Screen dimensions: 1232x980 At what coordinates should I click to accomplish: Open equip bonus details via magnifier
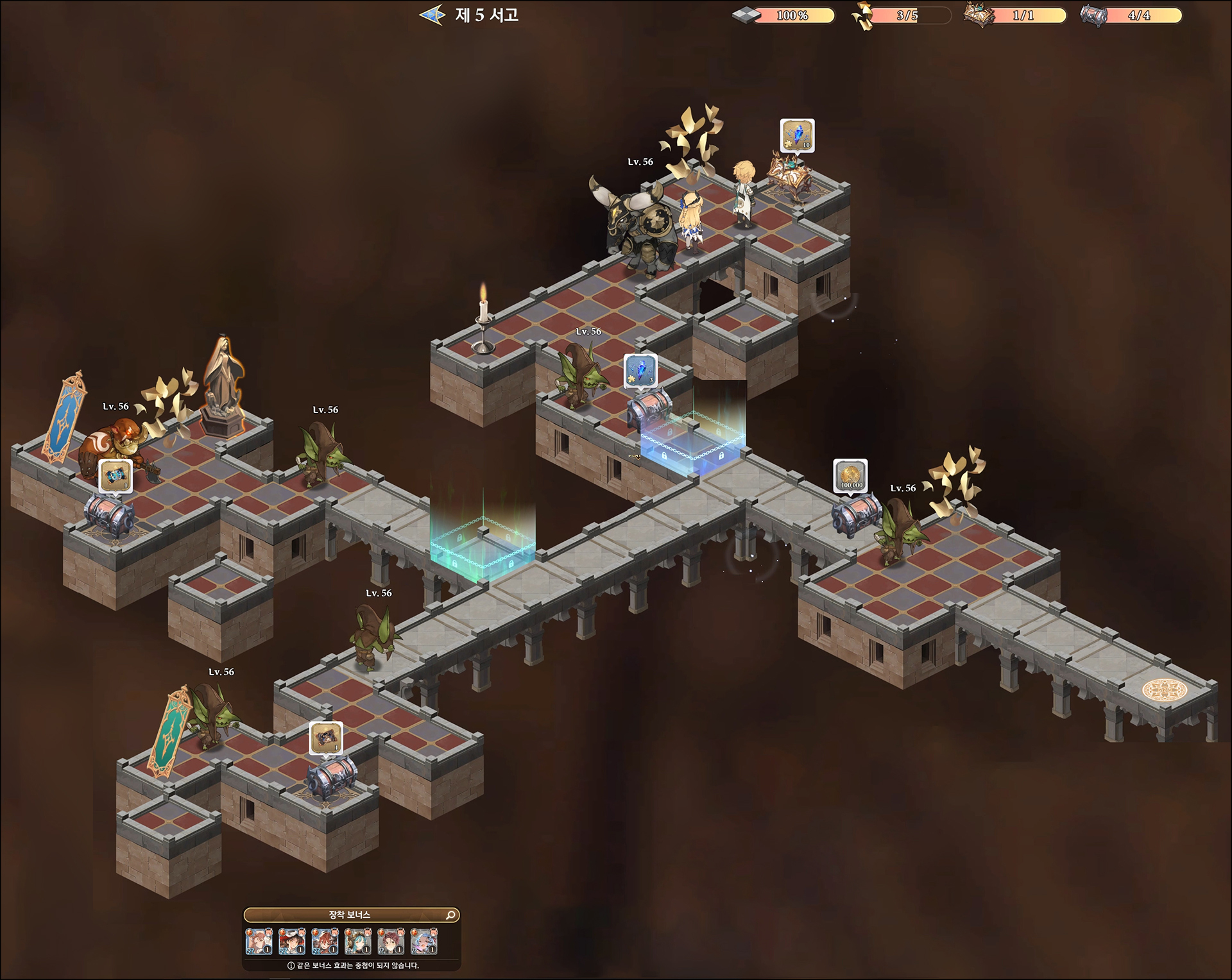click(x=451, y=915)
